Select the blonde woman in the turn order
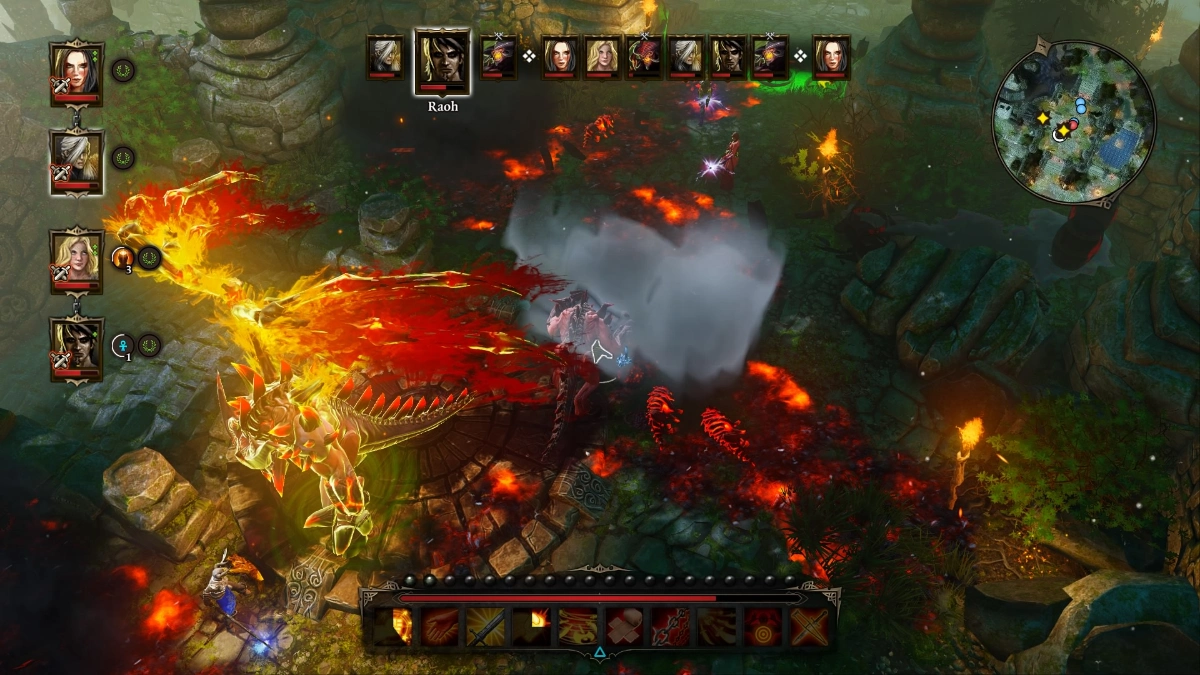The image size is (1200, 675). (x=602, y=57)
